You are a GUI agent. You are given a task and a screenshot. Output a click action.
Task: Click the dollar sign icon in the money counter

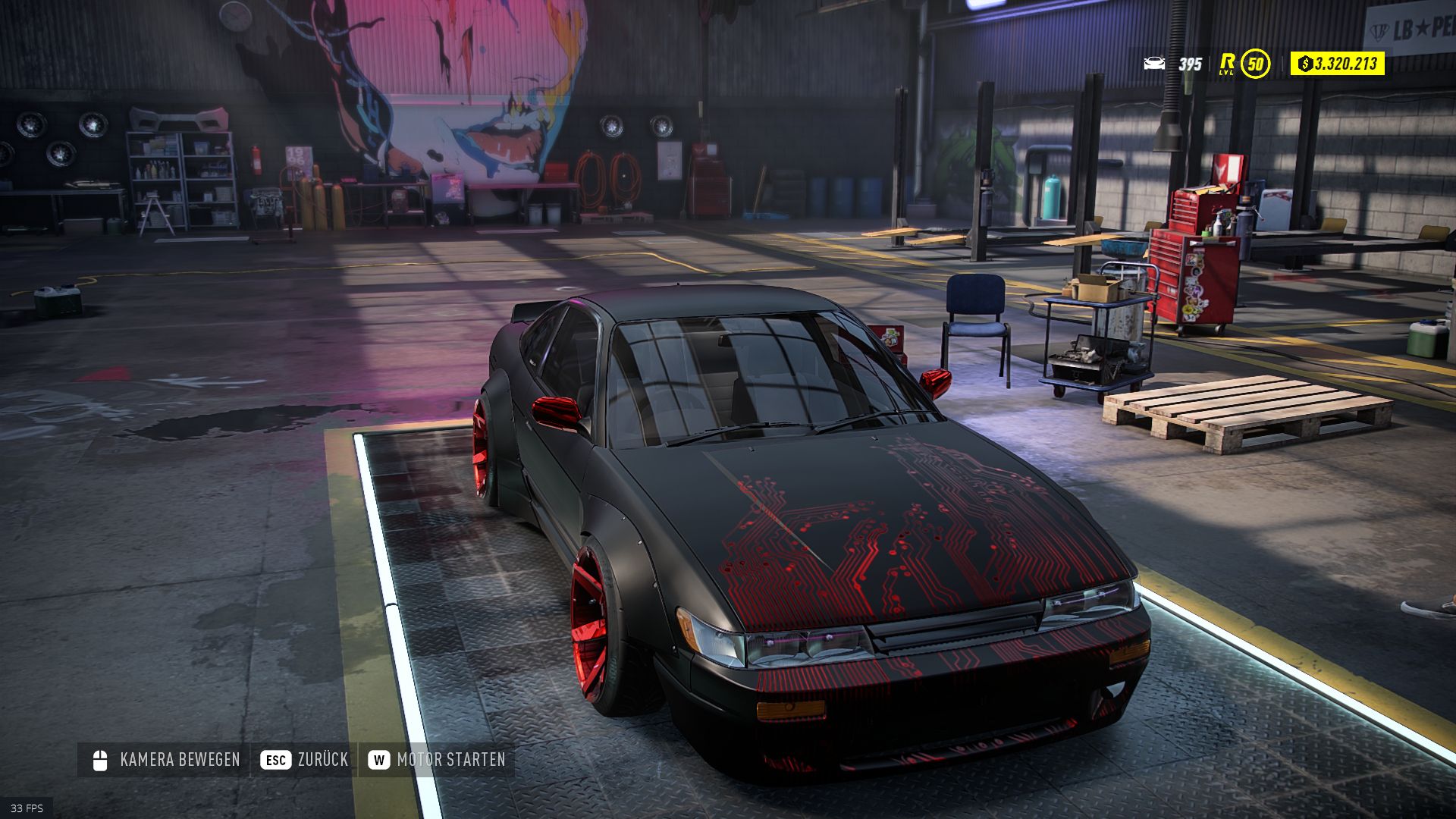click(1305, 65)
